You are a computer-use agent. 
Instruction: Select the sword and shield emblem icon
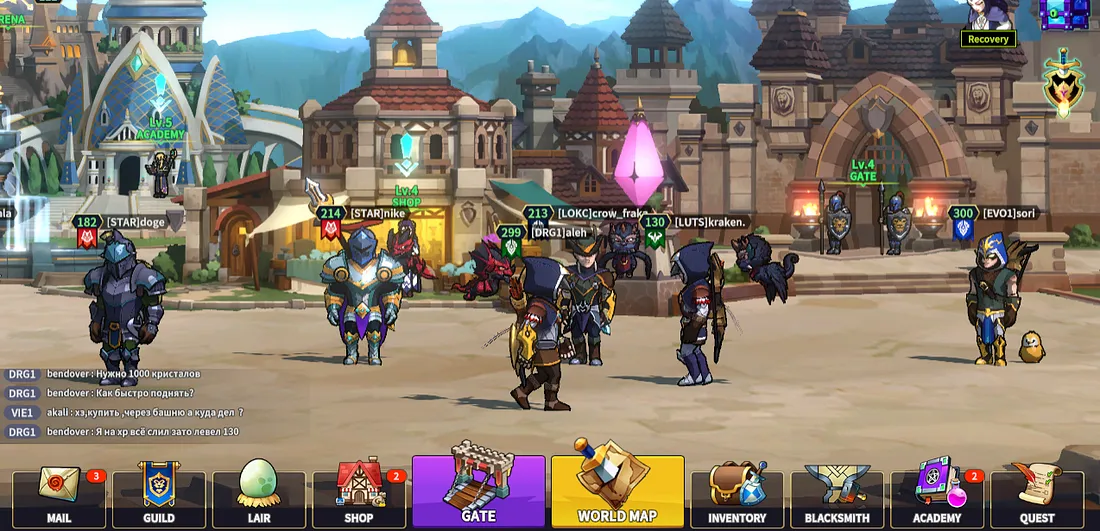1063,84
